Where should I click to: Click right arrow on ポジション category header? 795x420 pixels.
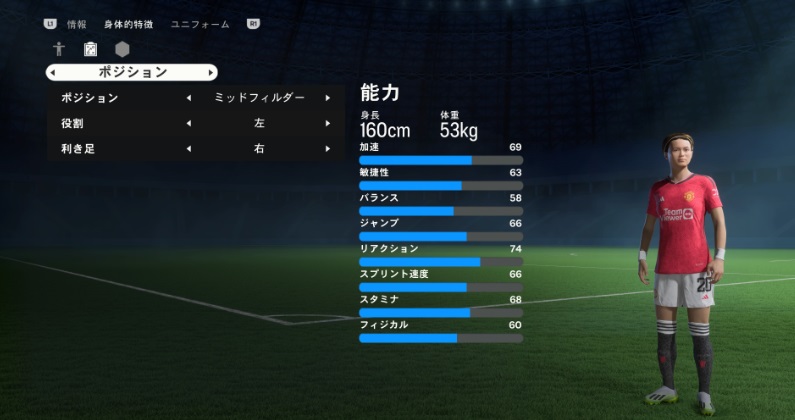(210, 72)
